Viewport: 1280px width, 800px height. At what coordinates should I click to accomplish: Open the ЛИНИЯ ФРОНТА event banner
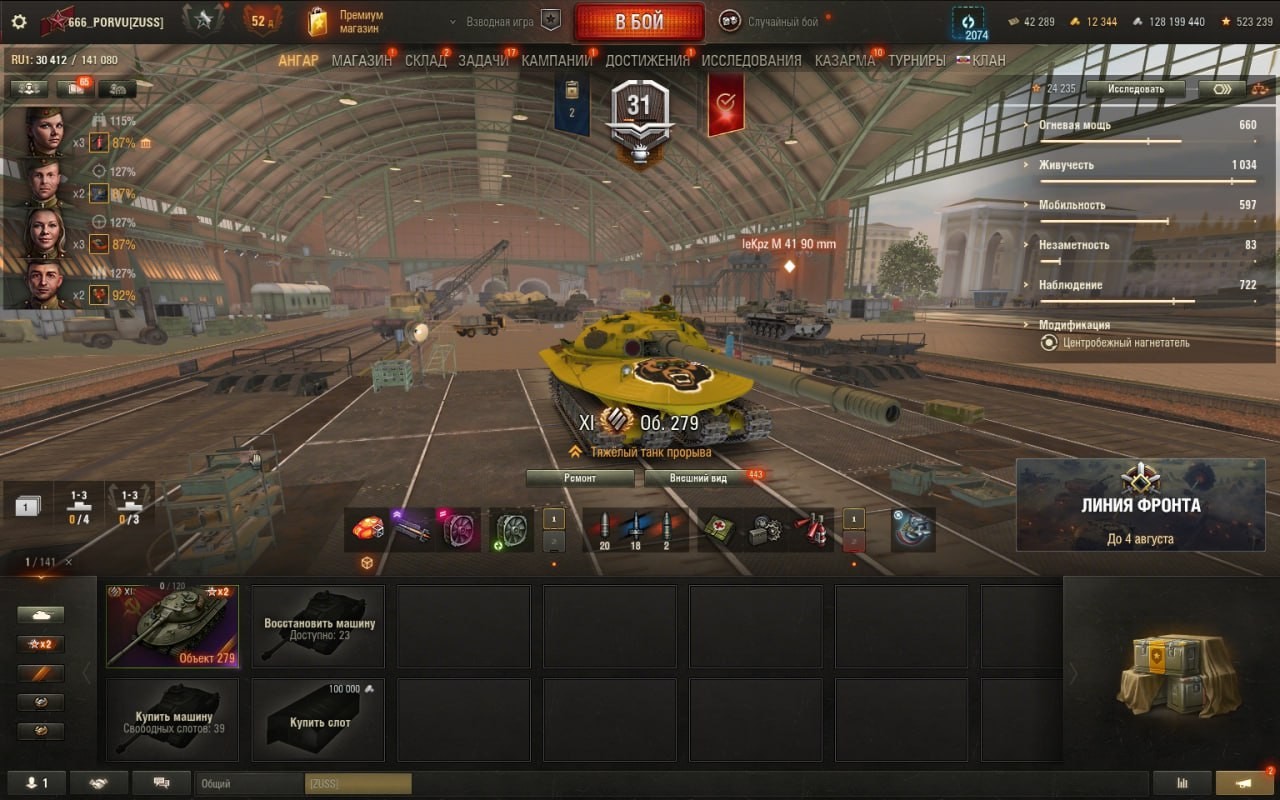point(1140,505)
